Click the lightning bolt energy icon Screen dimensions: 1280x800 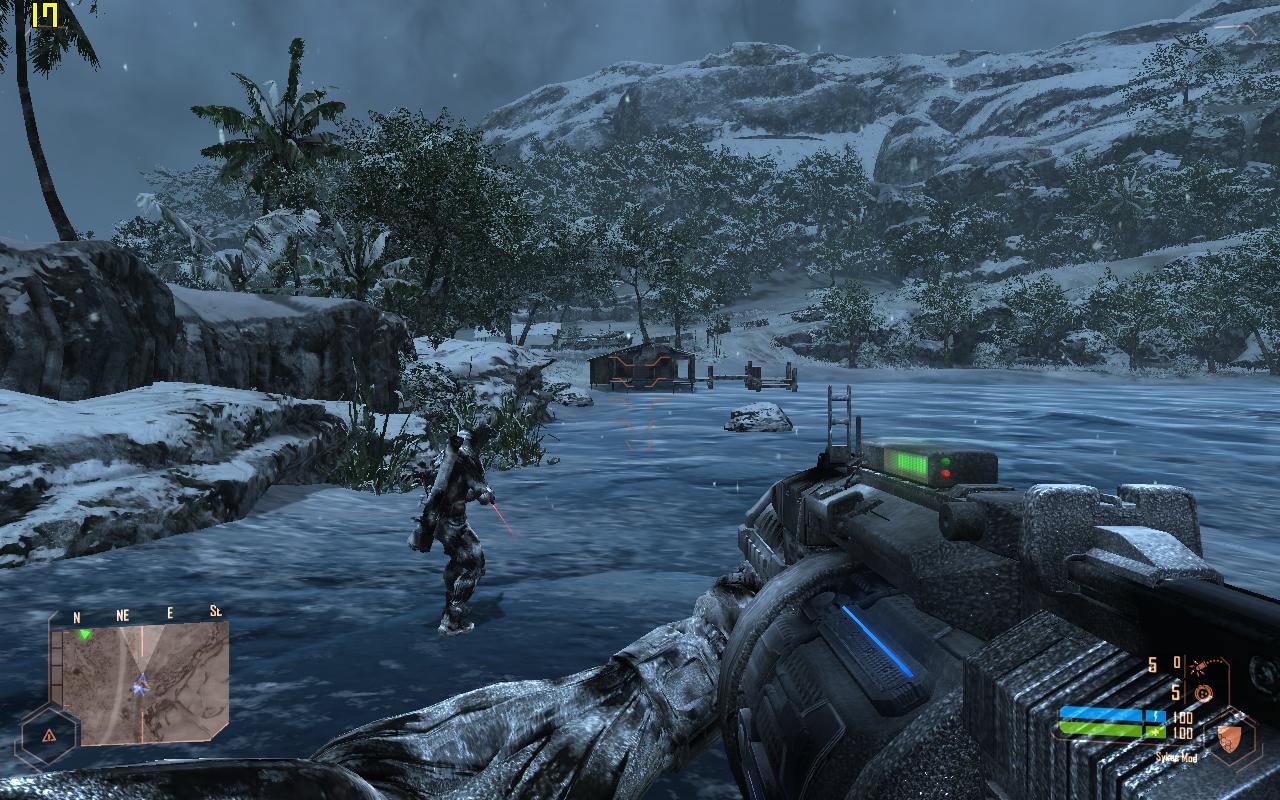click(x=1156, y=715)
